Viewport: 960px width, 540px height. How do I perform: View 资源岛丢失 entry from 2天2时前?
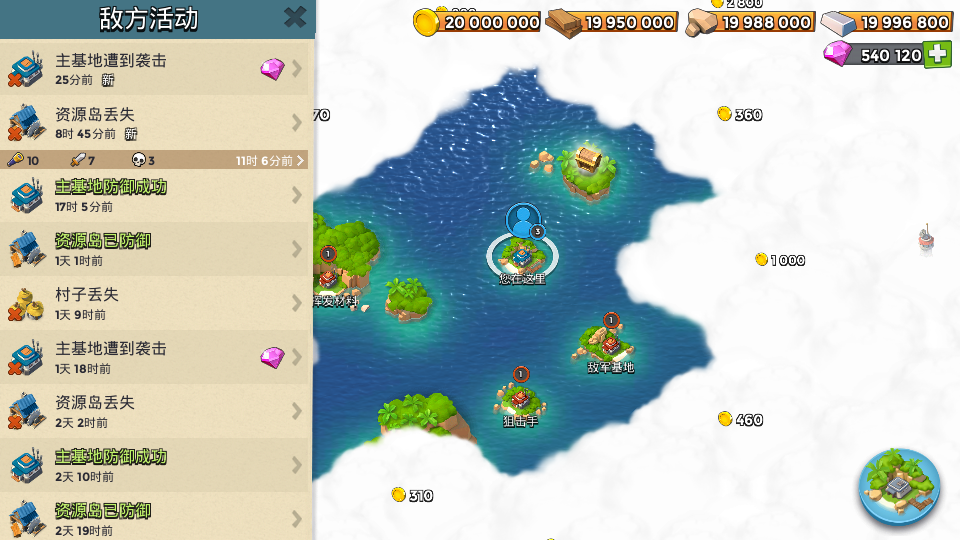pyautogui.click(x=155, y=411)
